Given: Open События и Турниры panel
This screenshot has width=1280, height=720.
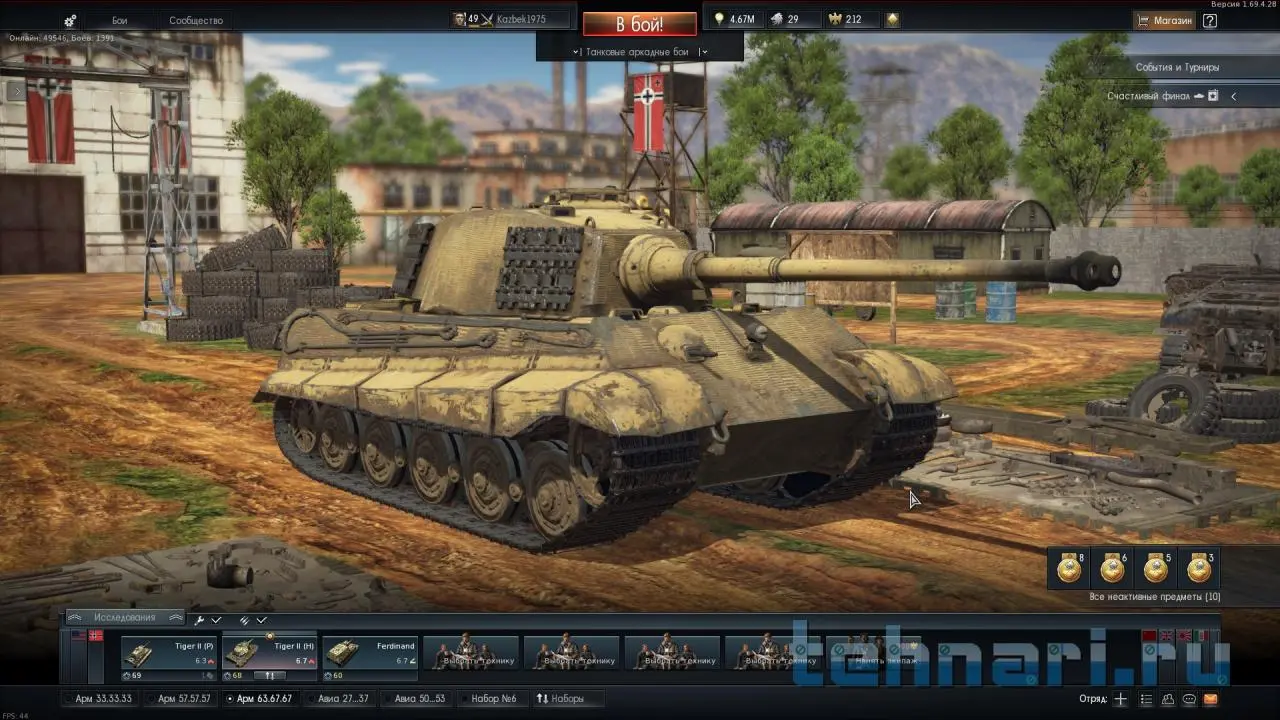Looking at the screenshot, I should click(x=1177, y=67).
